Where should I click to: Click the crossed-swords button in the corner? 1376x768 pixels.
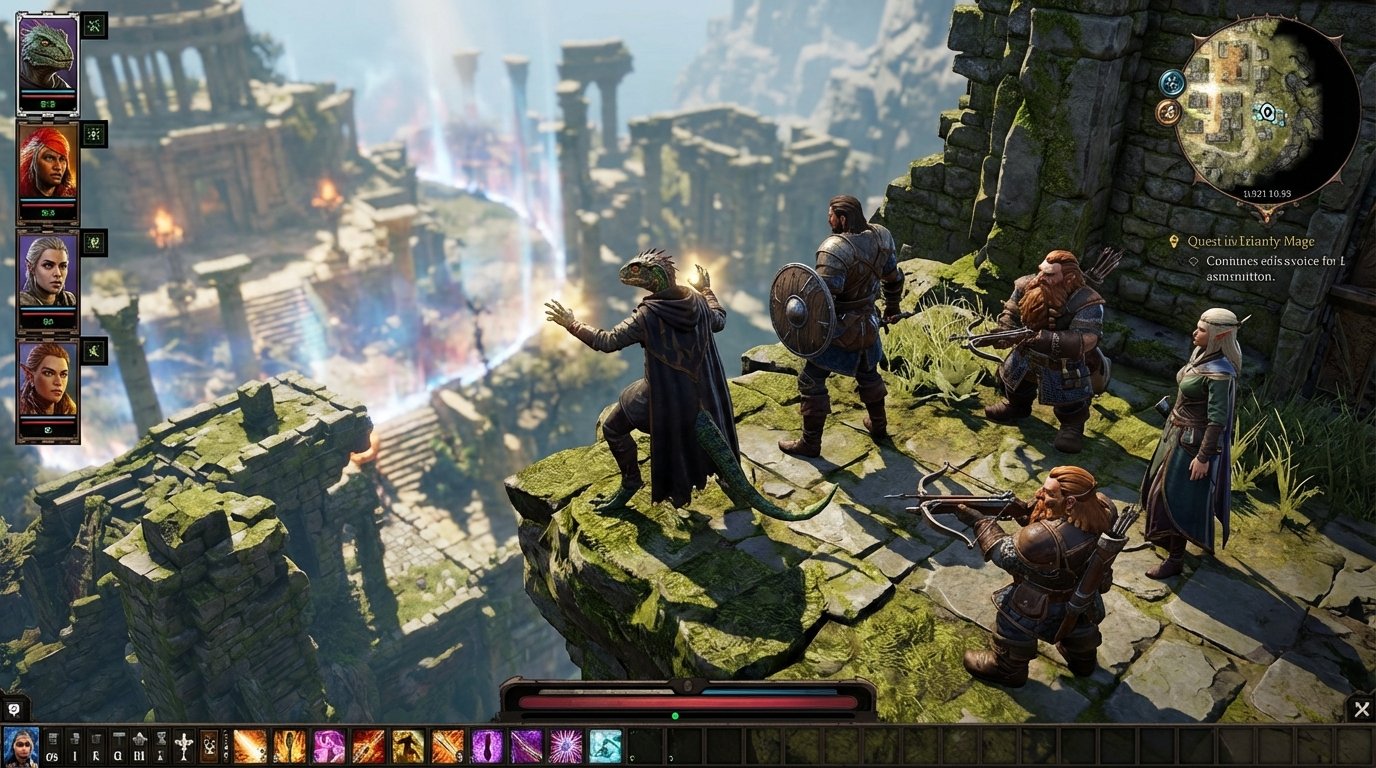(1360, 709)
